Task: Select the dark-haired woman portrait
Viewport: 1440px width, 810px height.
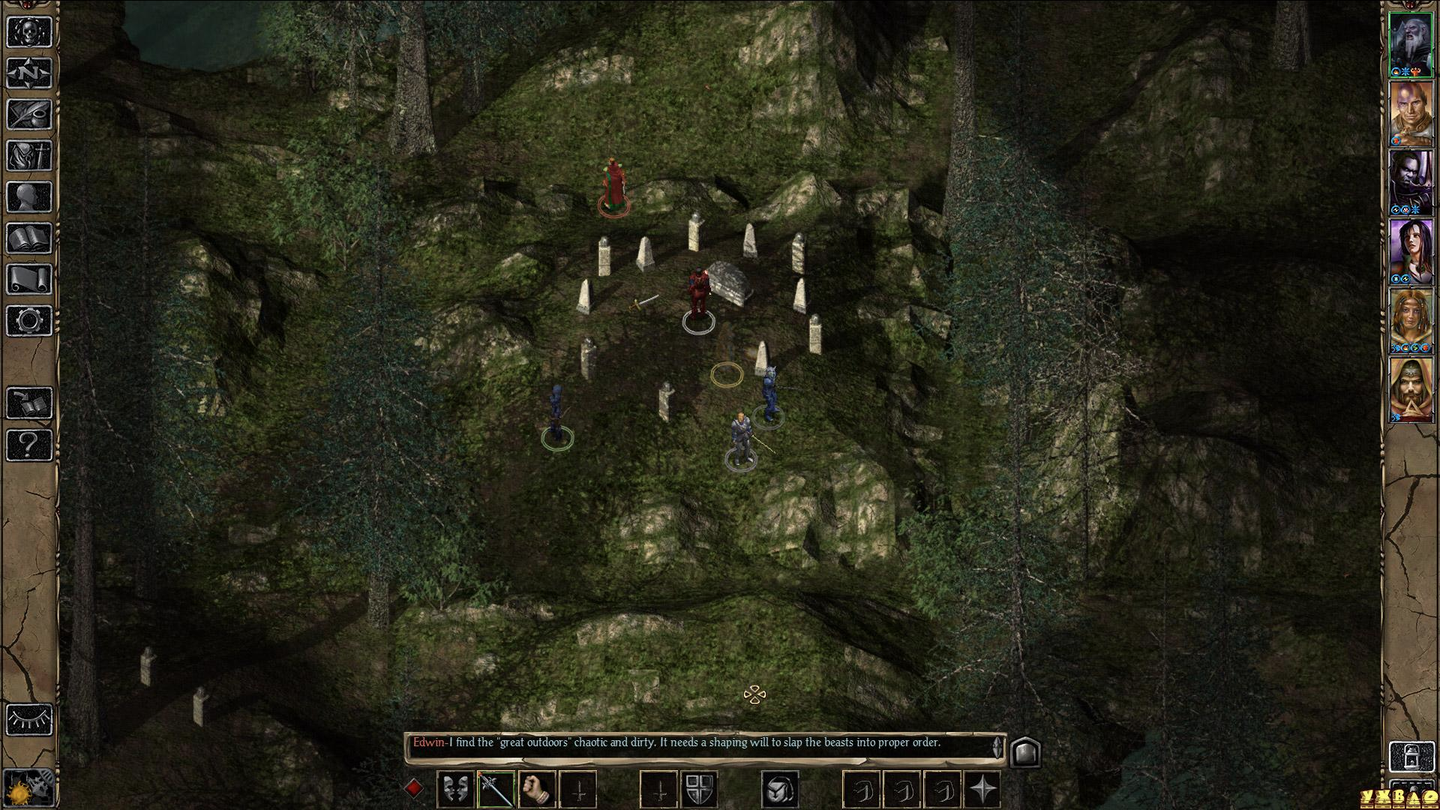Action: pyautogui.click(x=1411, y=250)
